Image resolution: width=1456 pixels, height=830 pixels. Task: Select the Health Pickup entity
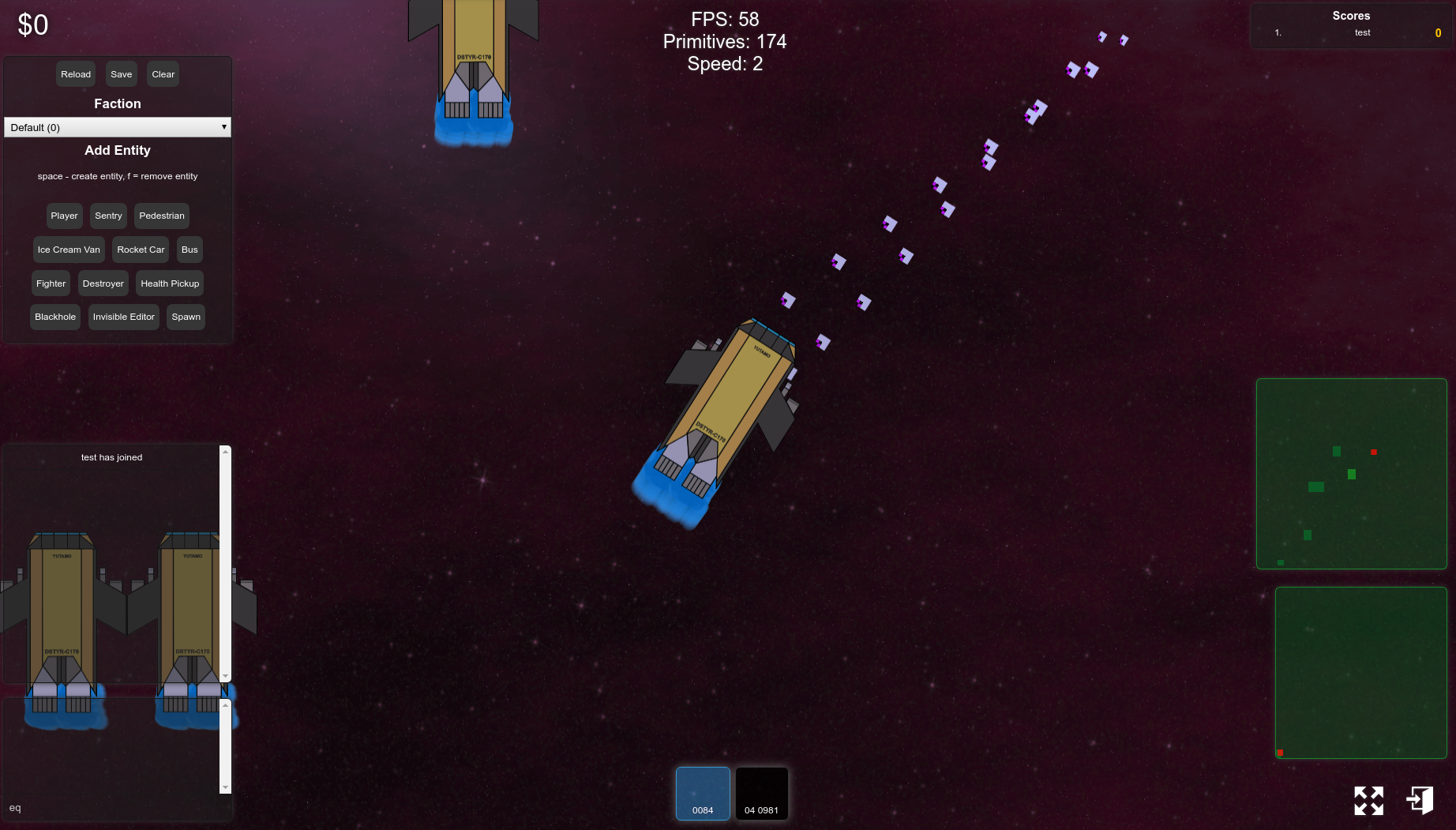(170, 284)
